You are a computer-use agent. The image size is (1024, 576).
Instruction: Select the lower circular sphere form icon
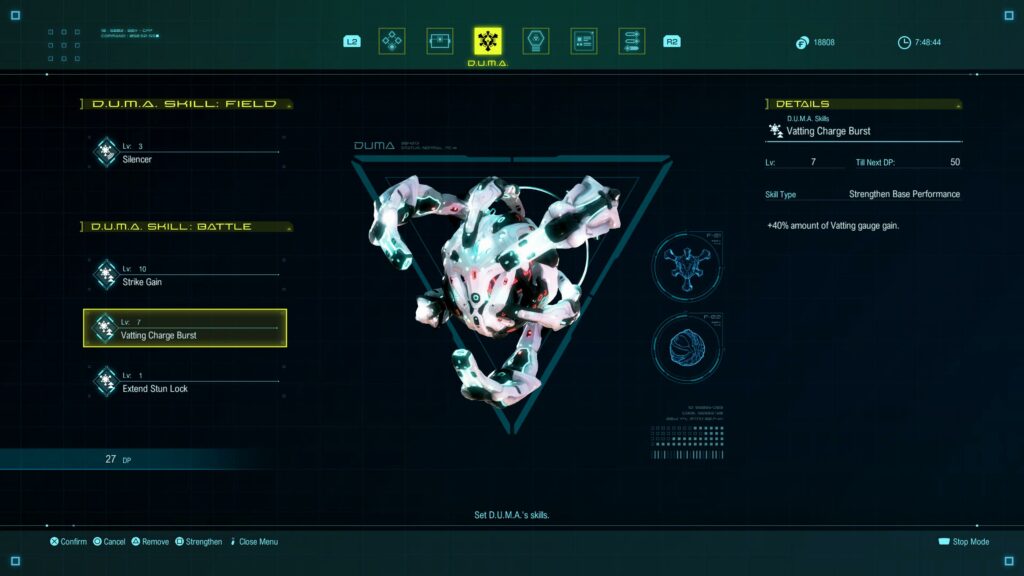(x=687, y=348)
